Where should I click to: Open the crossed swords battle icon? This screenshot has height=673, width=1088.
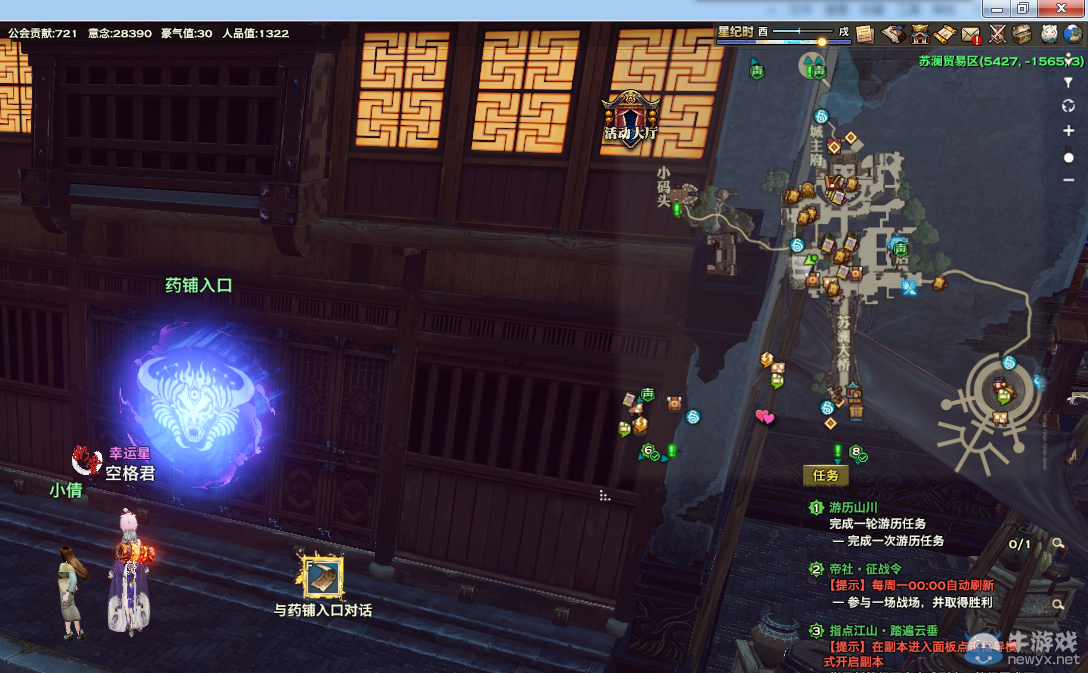point(997,34)
